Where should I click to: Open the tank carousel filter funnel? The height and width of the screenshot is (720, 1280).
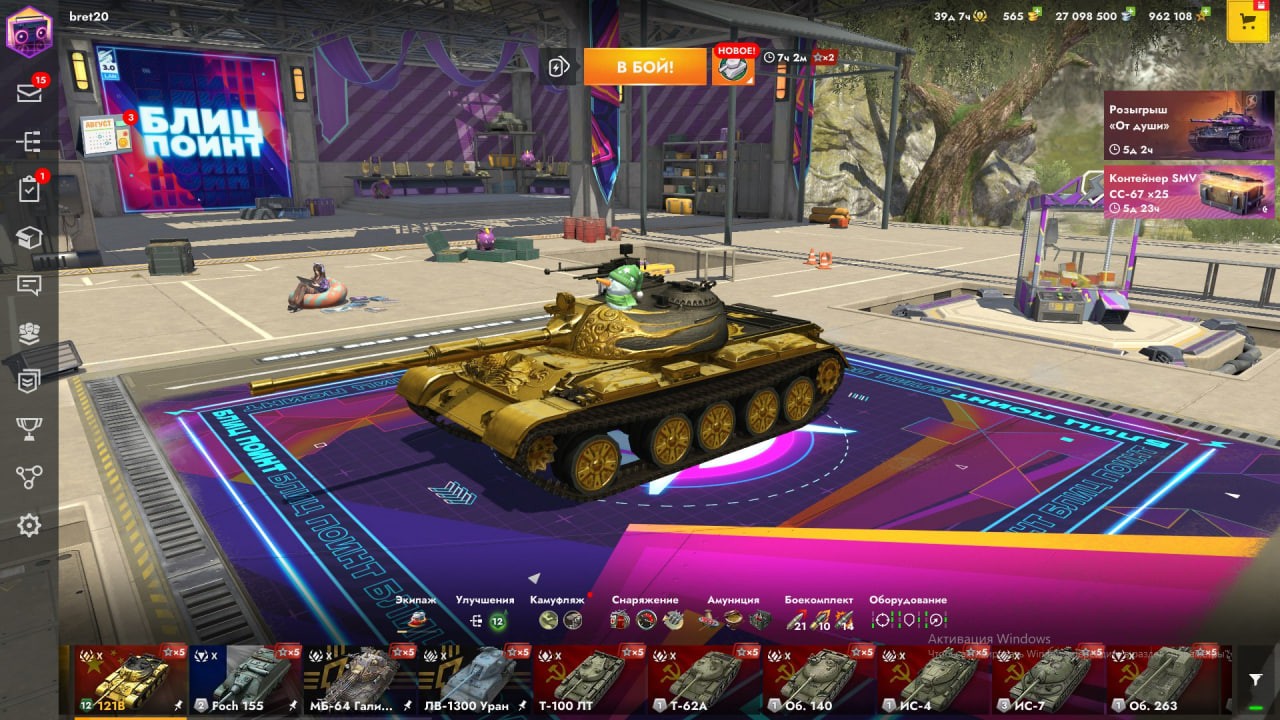[x=1256, y=680]
